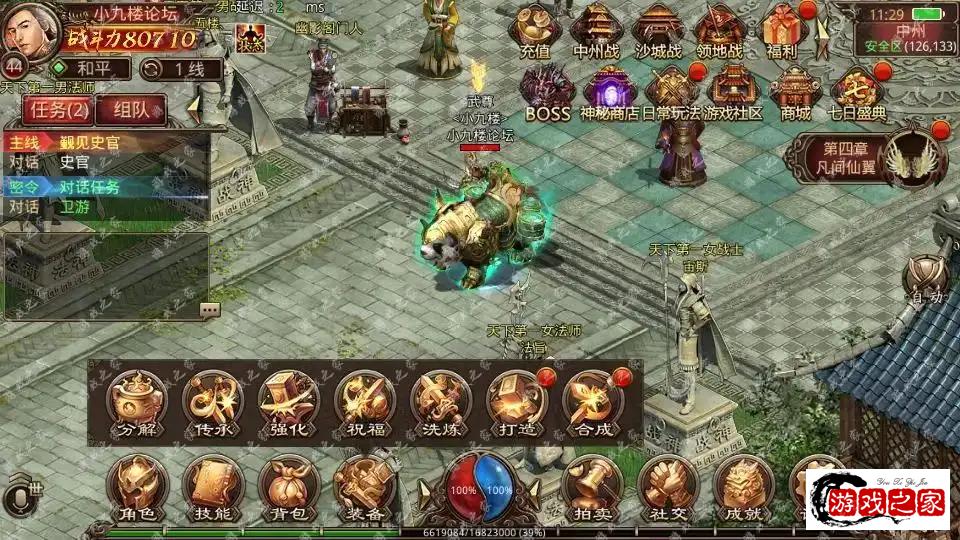Open the 神秘商店 mystery shop

click(610, 92)
